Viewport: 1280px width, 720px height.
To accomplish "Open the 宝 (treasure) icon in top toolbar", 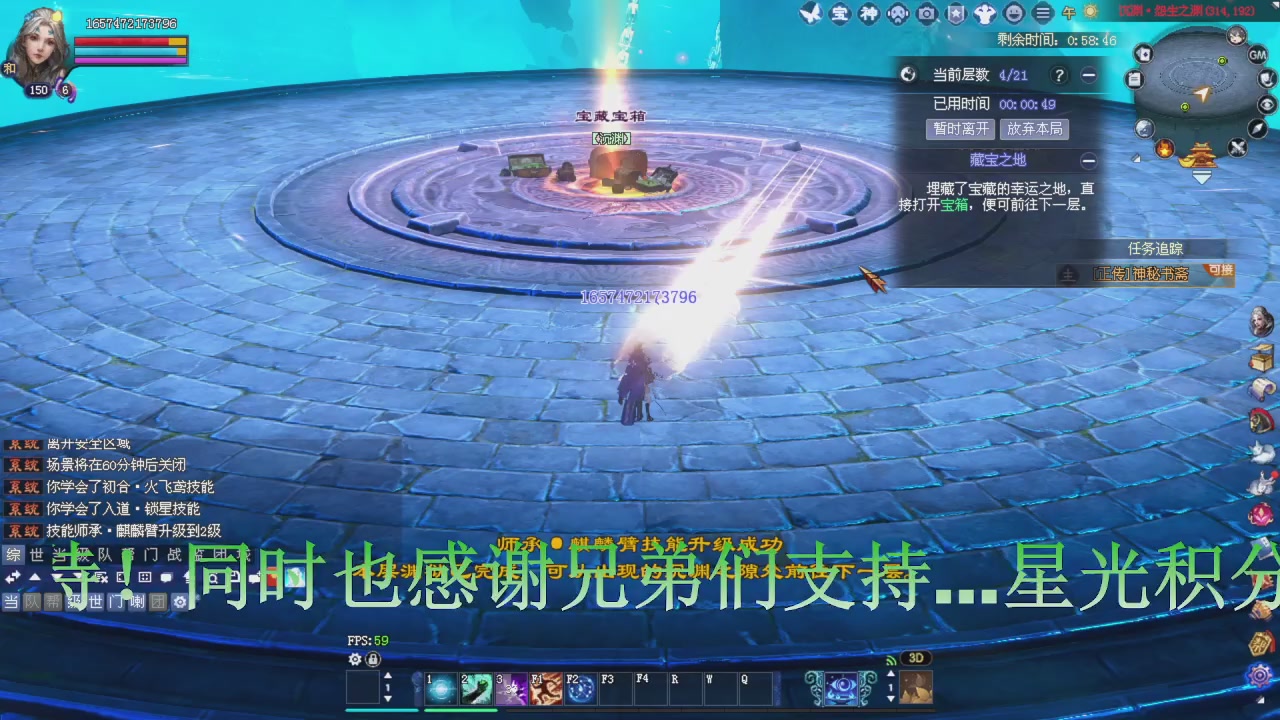I will [x=840, y=15].
